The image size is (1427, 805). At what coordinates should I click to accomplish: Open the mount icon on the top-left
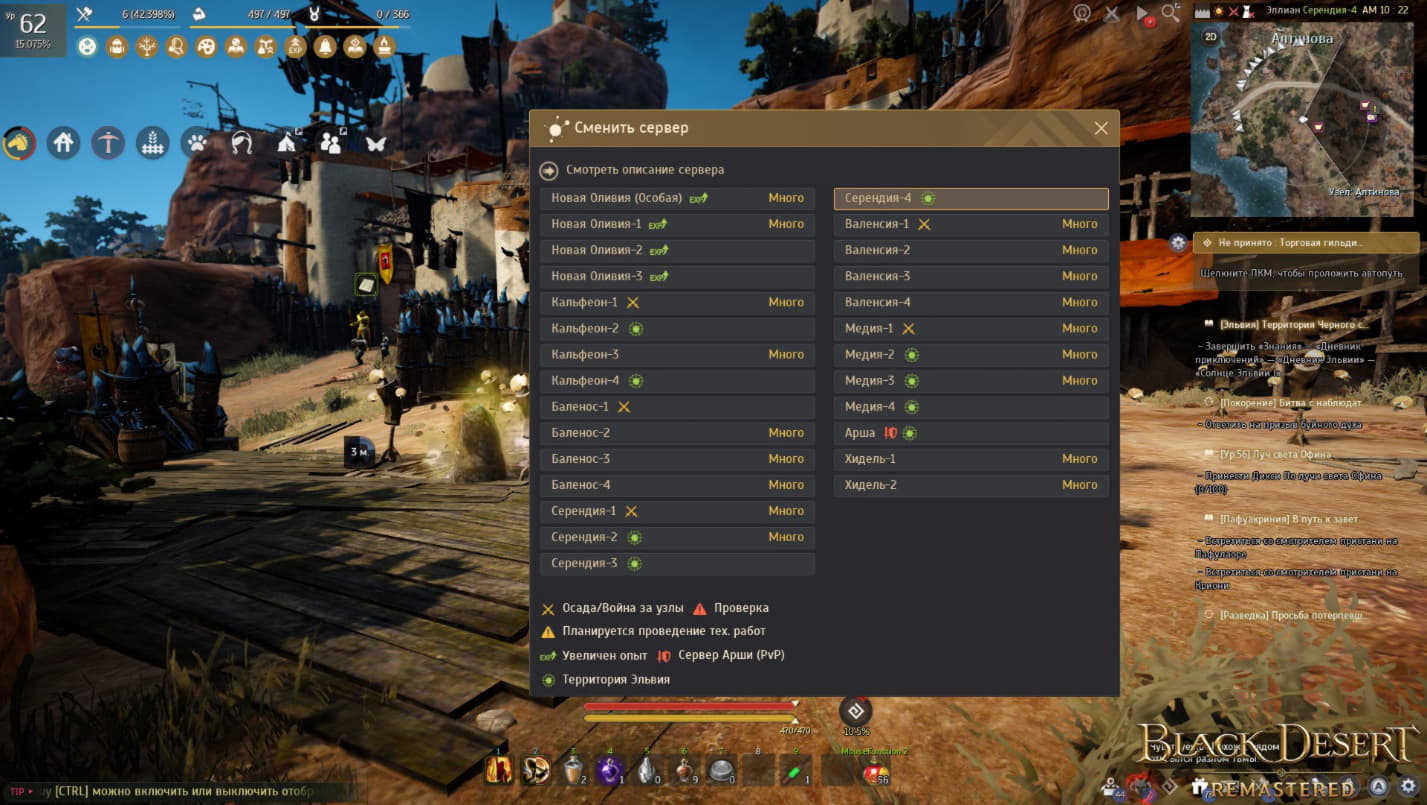tap(20, 142)
